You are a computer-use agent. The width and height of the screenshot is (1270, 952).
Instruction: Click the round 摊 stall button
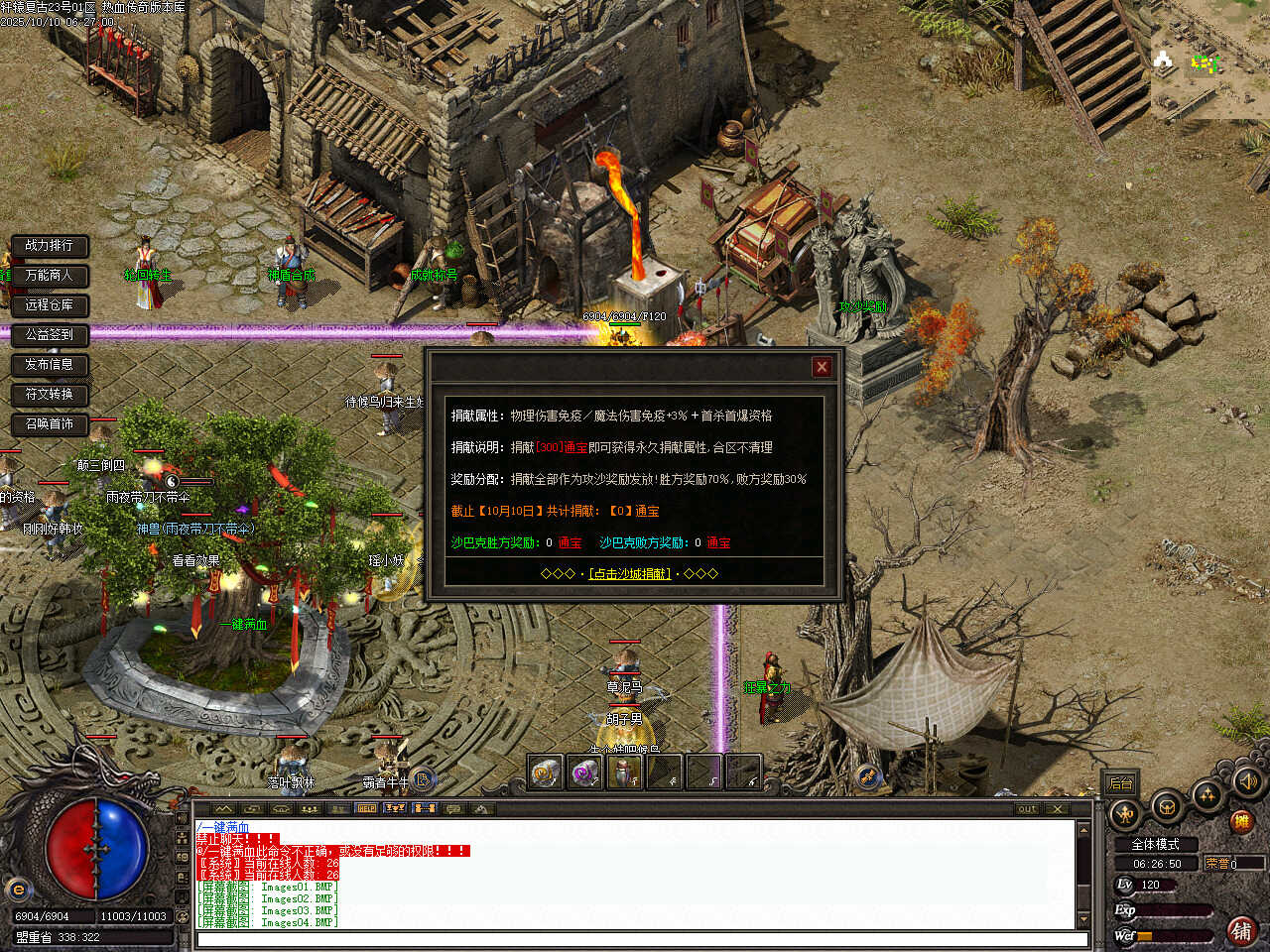1240,821
